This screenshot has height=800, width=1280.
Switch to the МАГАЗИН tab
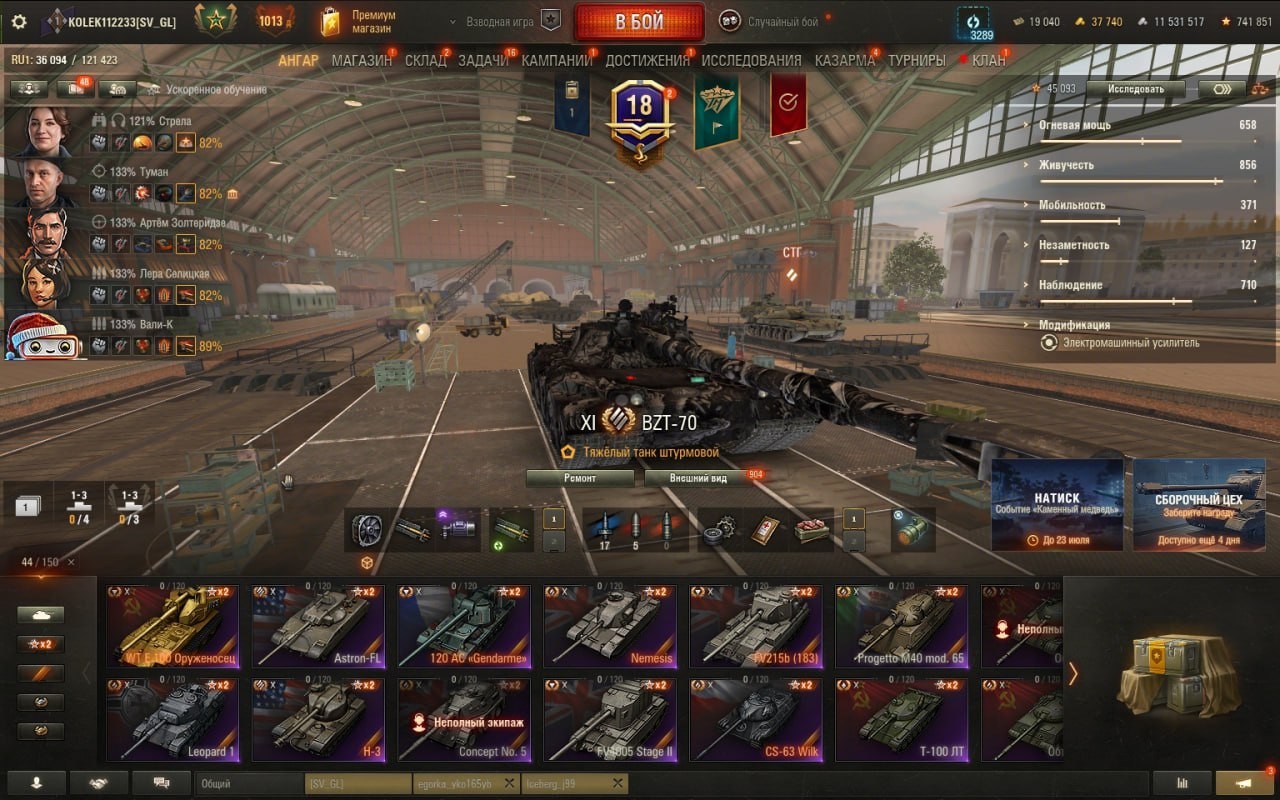(x=361, y=60)
